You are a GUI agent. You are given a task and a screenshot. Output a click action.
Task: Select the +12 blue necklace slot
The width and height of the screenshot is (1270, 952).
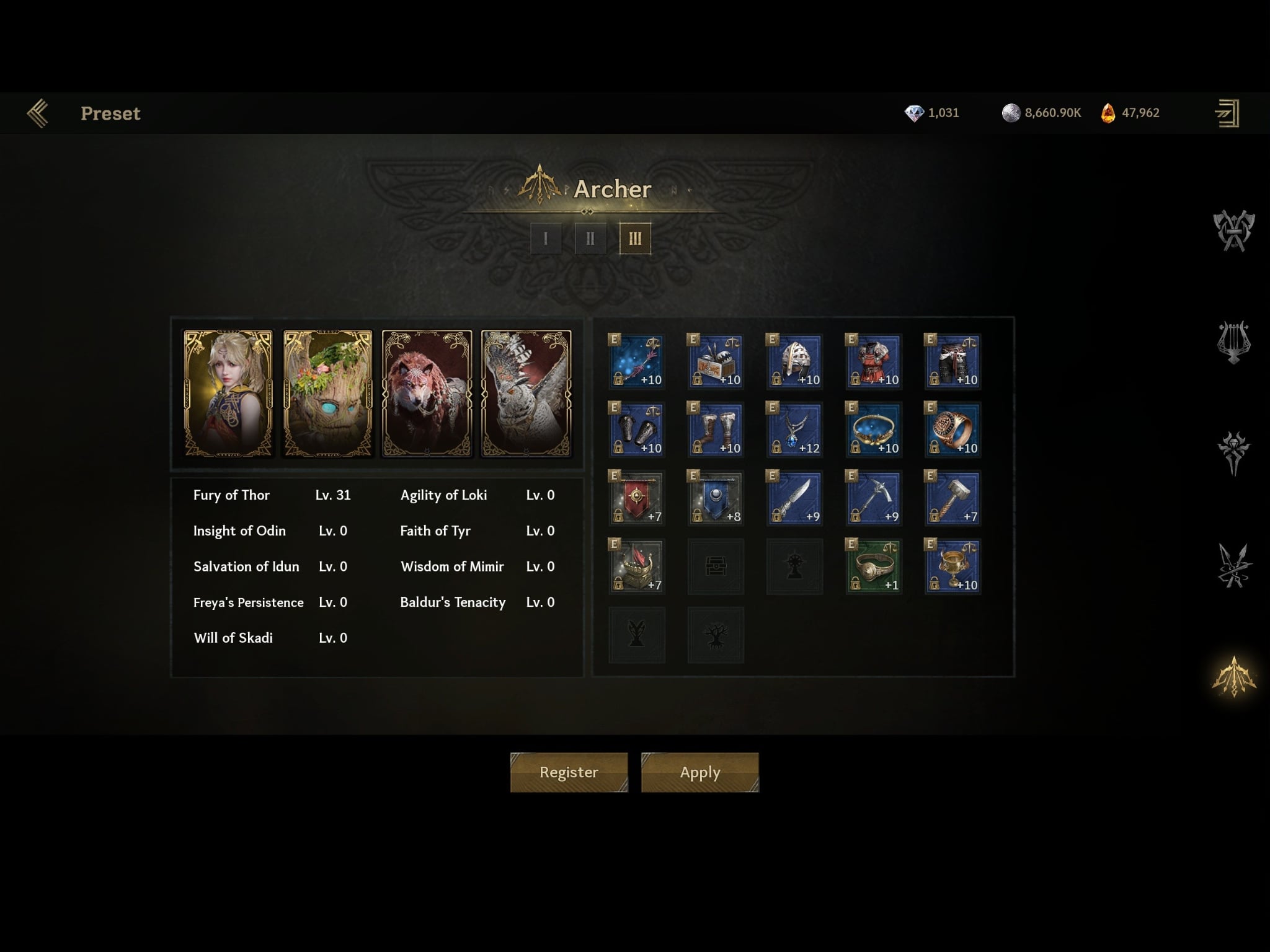[x=794, y=430]
